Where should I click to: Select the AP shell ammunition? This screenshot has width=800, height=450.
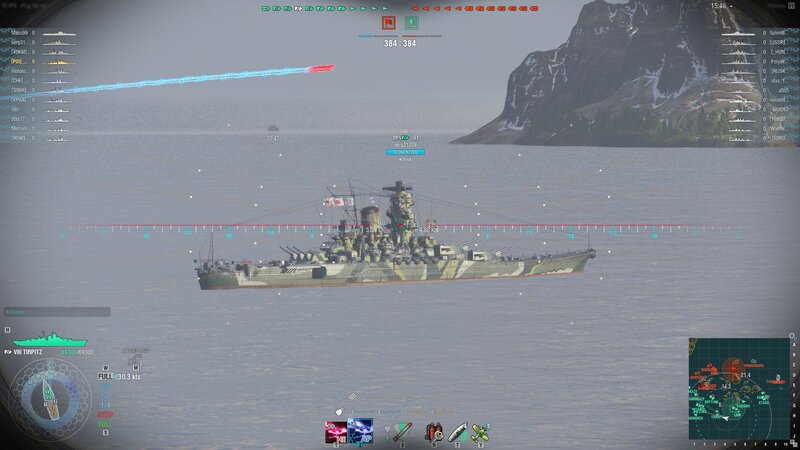tap(361, 432)
